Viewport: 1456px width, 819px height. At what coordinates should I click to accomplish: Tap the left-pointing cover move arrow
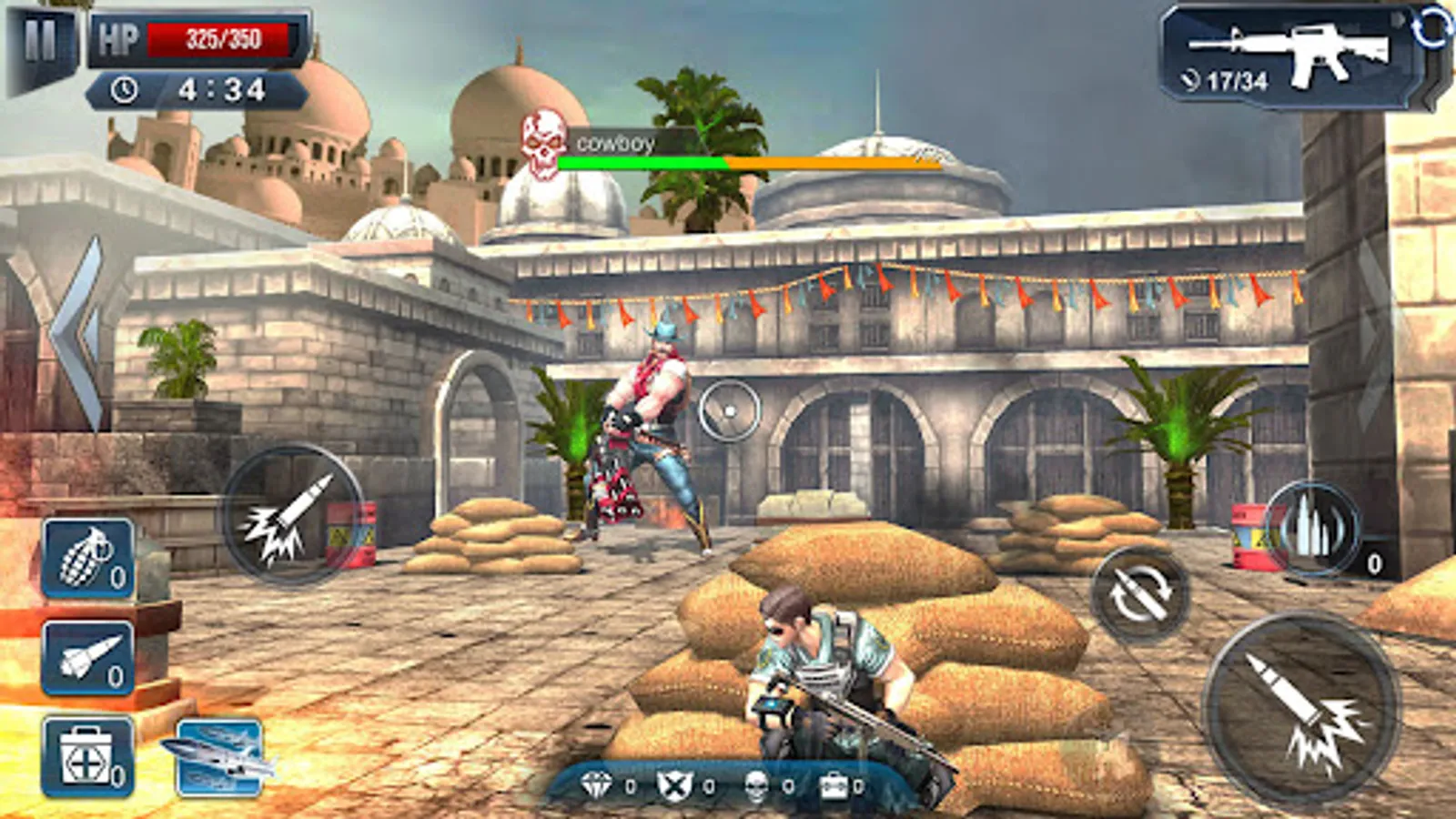[80, 332]
